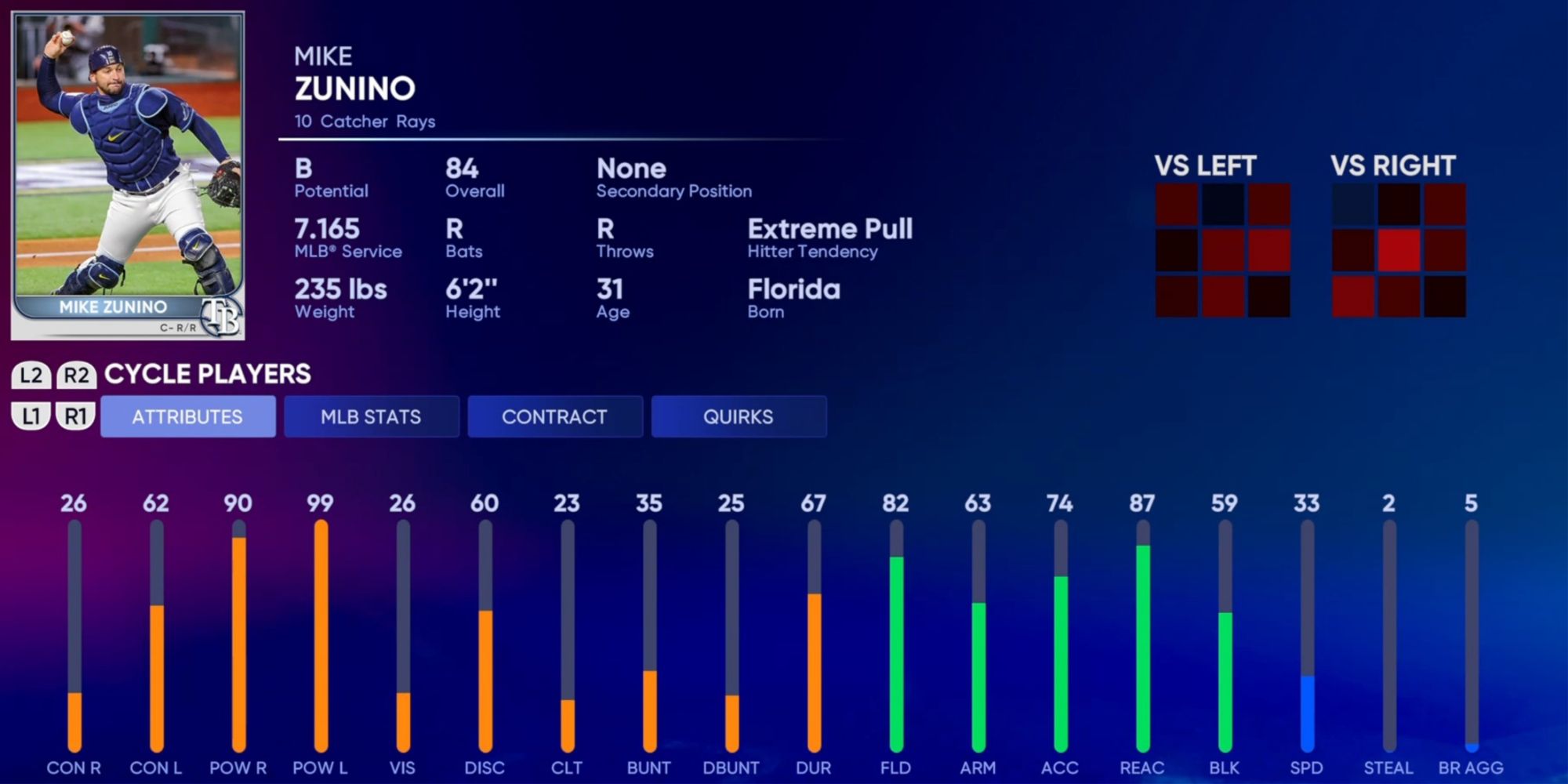Image resolution: width=1568 pixels, height=784 pixels.
Task: Toggle the Secondary Position field showing None
Action: [674, 177]
